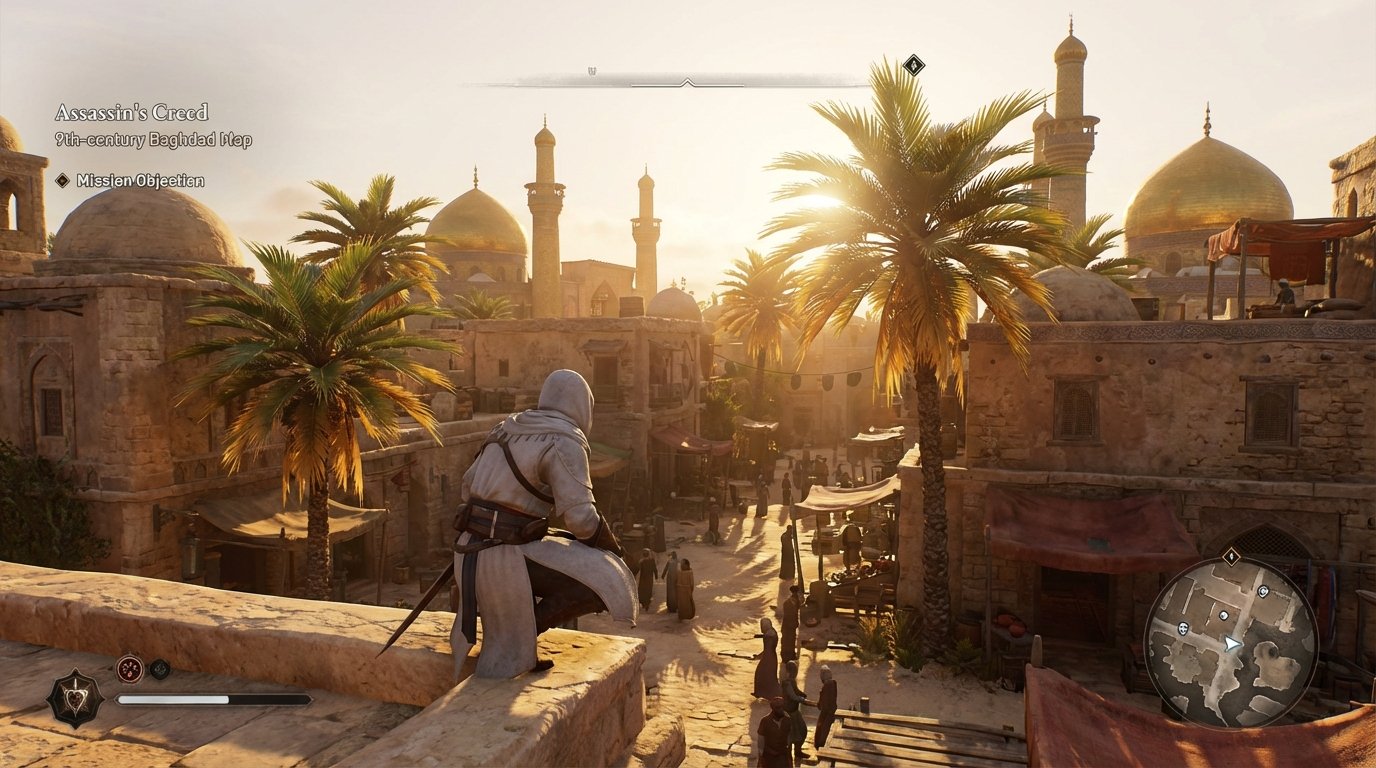
Task: Click the player arrow marker on the minimap
Action: (x=1232, y=643)
